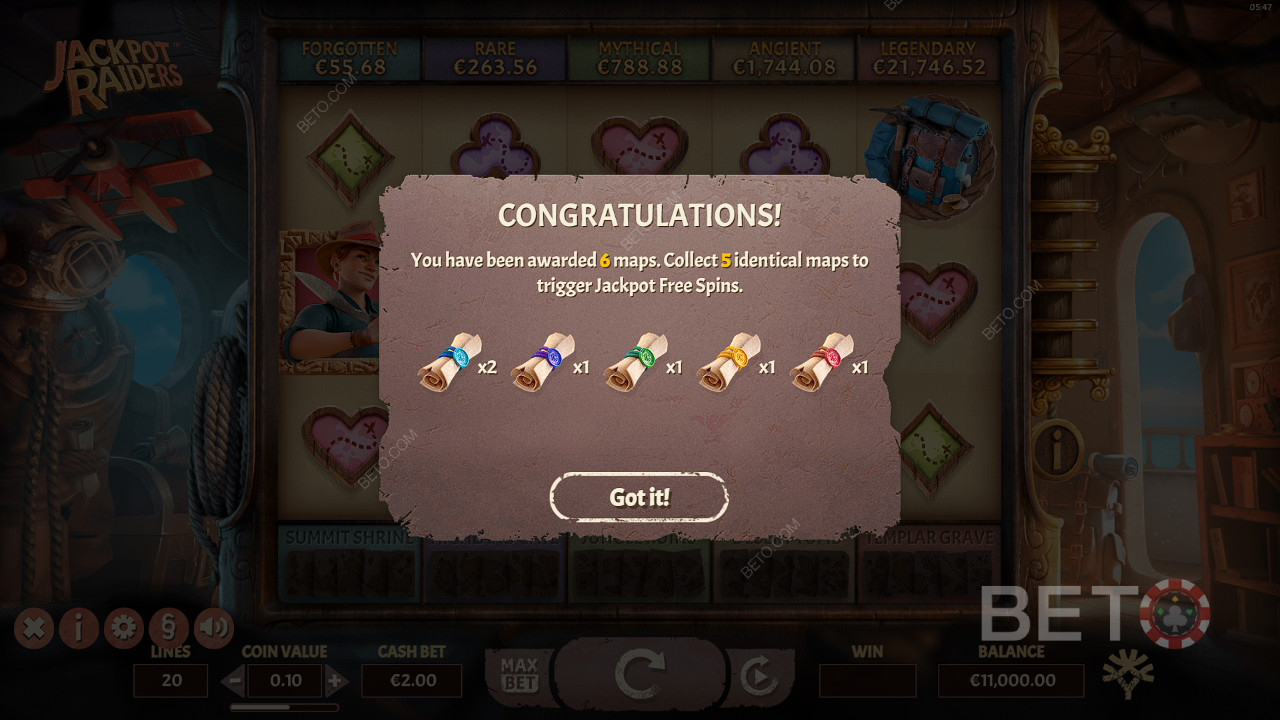Viewport: 1280px width, 720px height.
Task: Open the info paytable icon
Action: click(78, 628)
